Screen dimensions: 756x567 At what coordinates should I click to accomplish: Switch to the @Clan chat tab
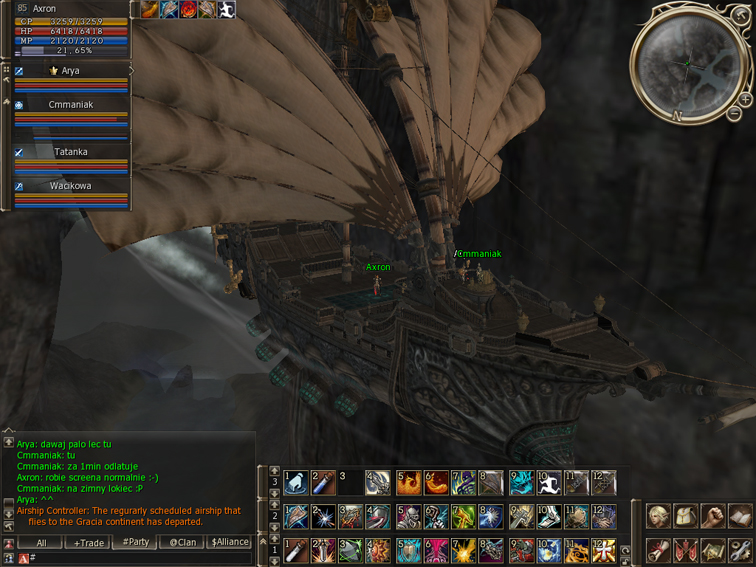(x=182, y=542)
